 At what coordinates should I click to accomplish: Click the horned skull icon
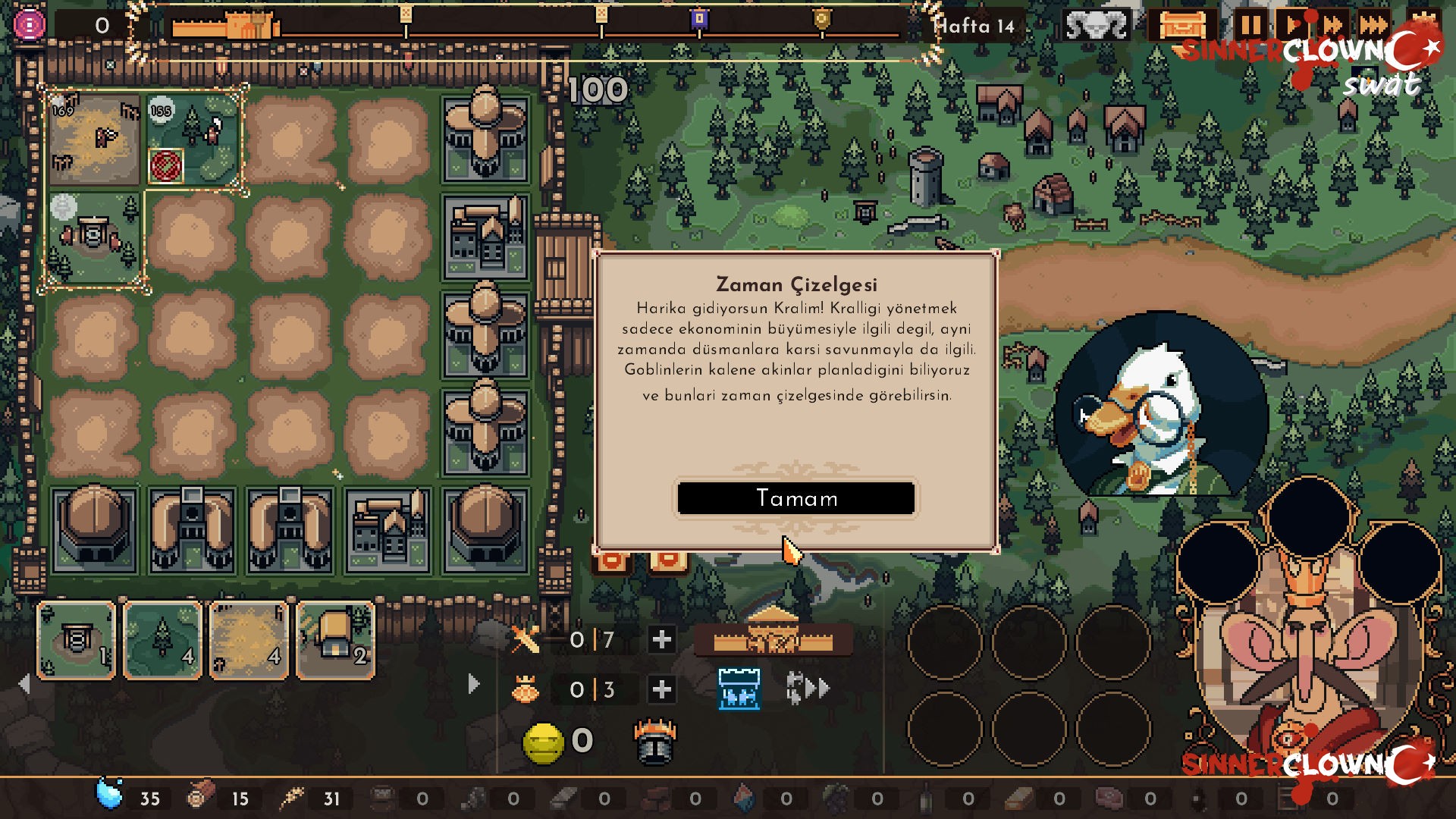coord(1097,26)
